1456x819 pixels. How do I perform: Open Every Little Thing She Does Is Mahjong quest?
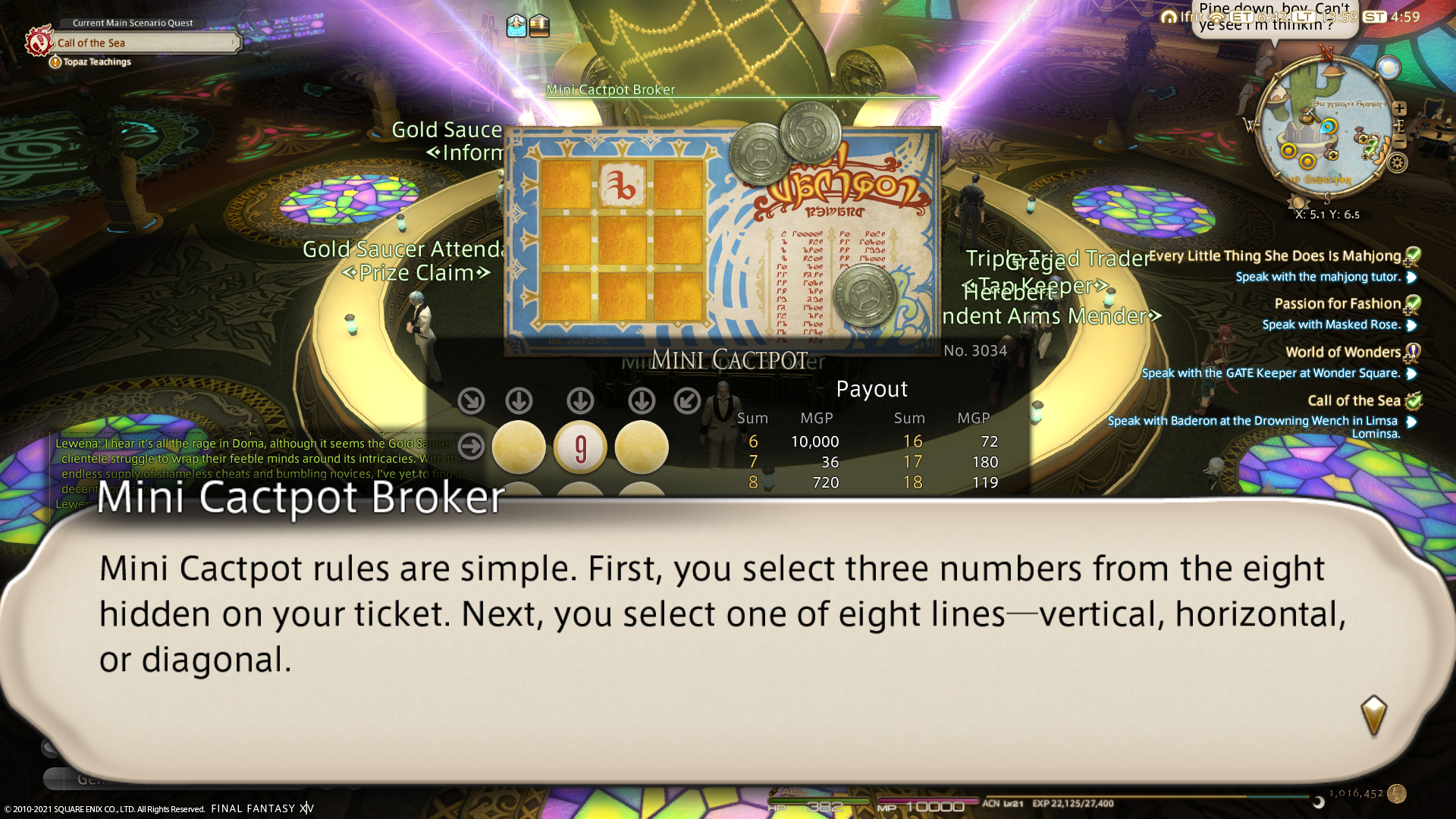1274,256
